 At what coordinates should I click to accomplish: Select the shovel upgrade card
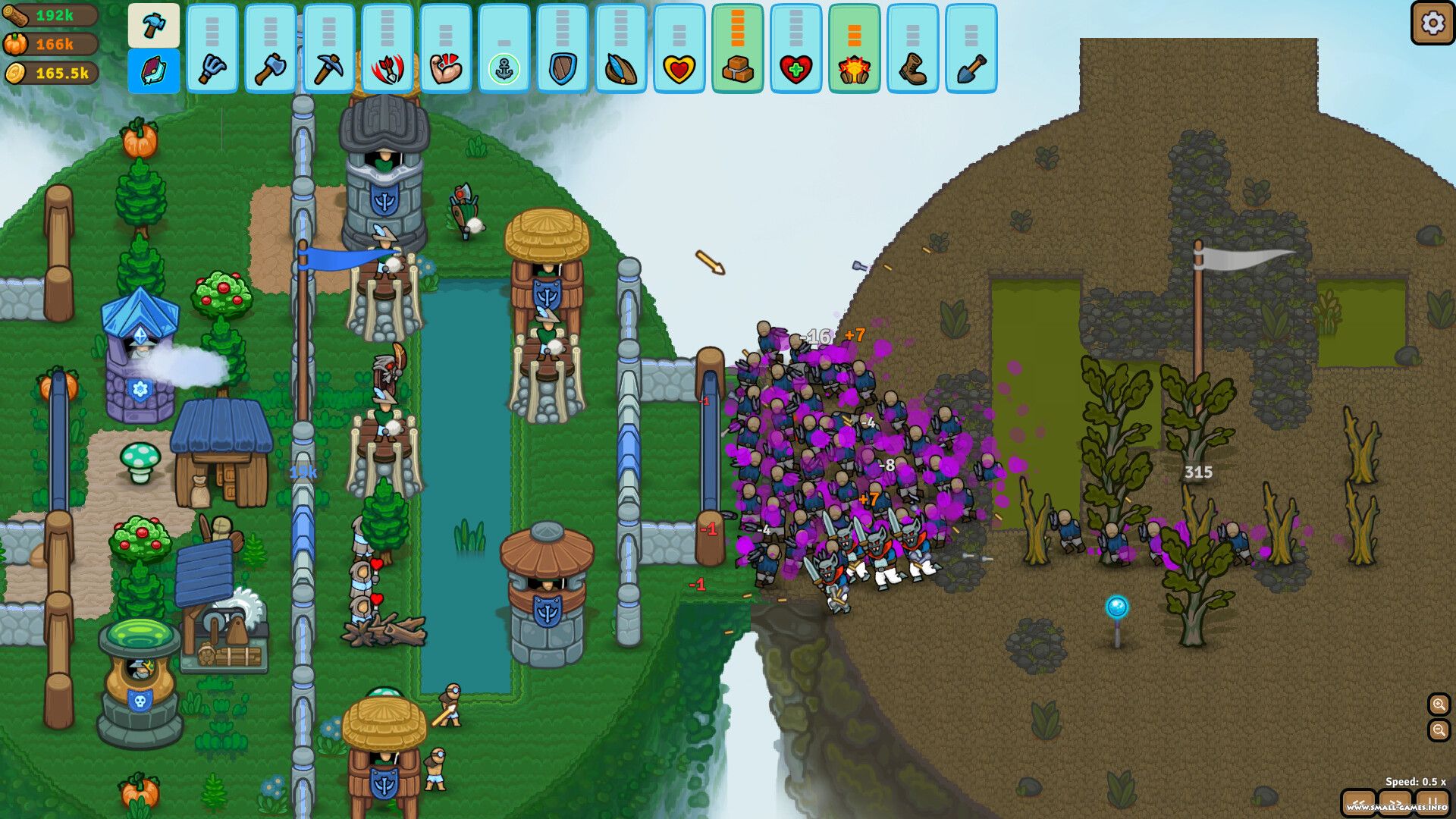pyautogui.click(x=971, y=49)
